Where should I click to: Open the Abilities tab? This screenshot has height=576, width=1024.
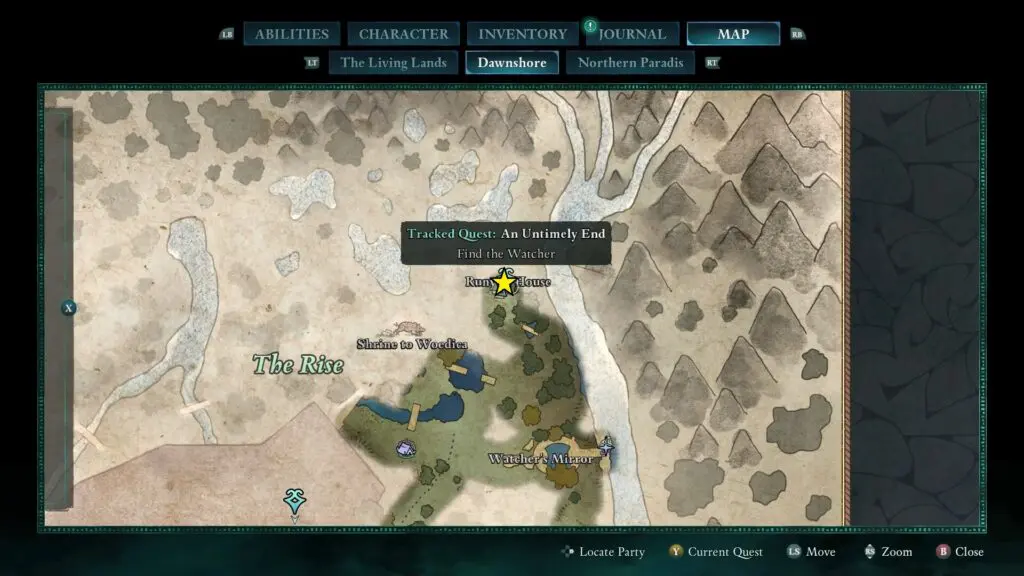pos(292,34)
